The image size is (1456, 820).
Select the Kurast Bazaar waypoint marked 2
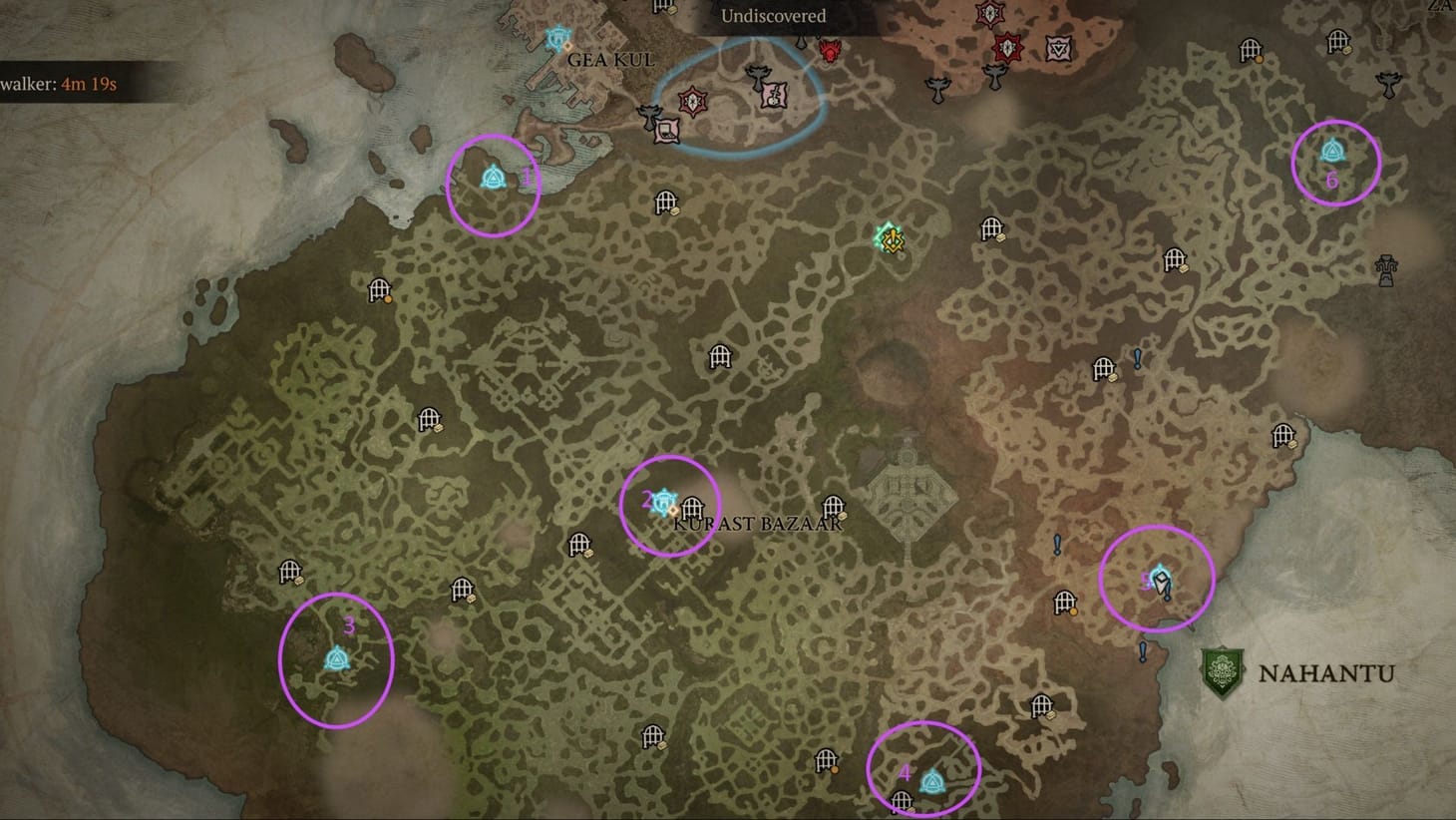click(x=664, y=505)
